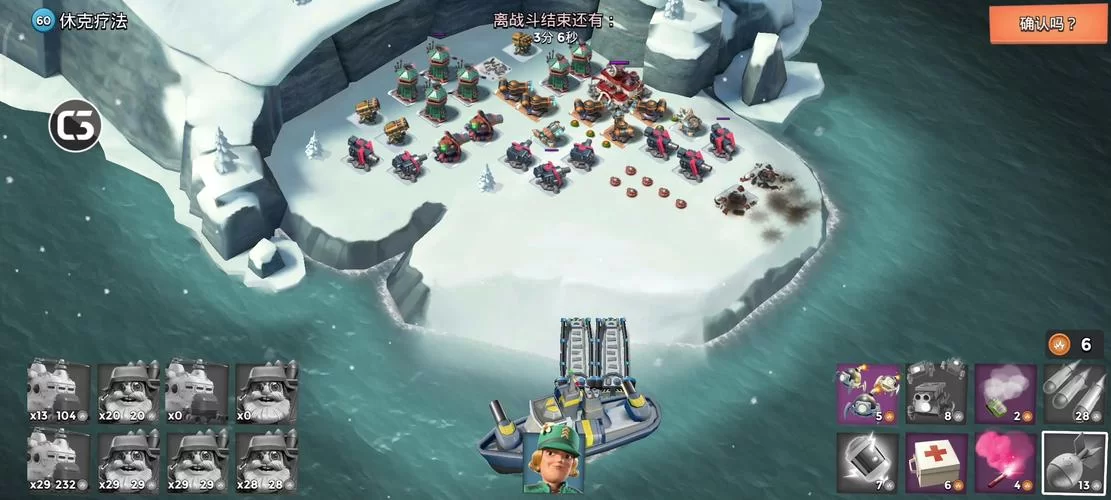Activate the Smoke Screen ability costing 2
This screenshot has height=500, width=1111.
click(1005, 393)
